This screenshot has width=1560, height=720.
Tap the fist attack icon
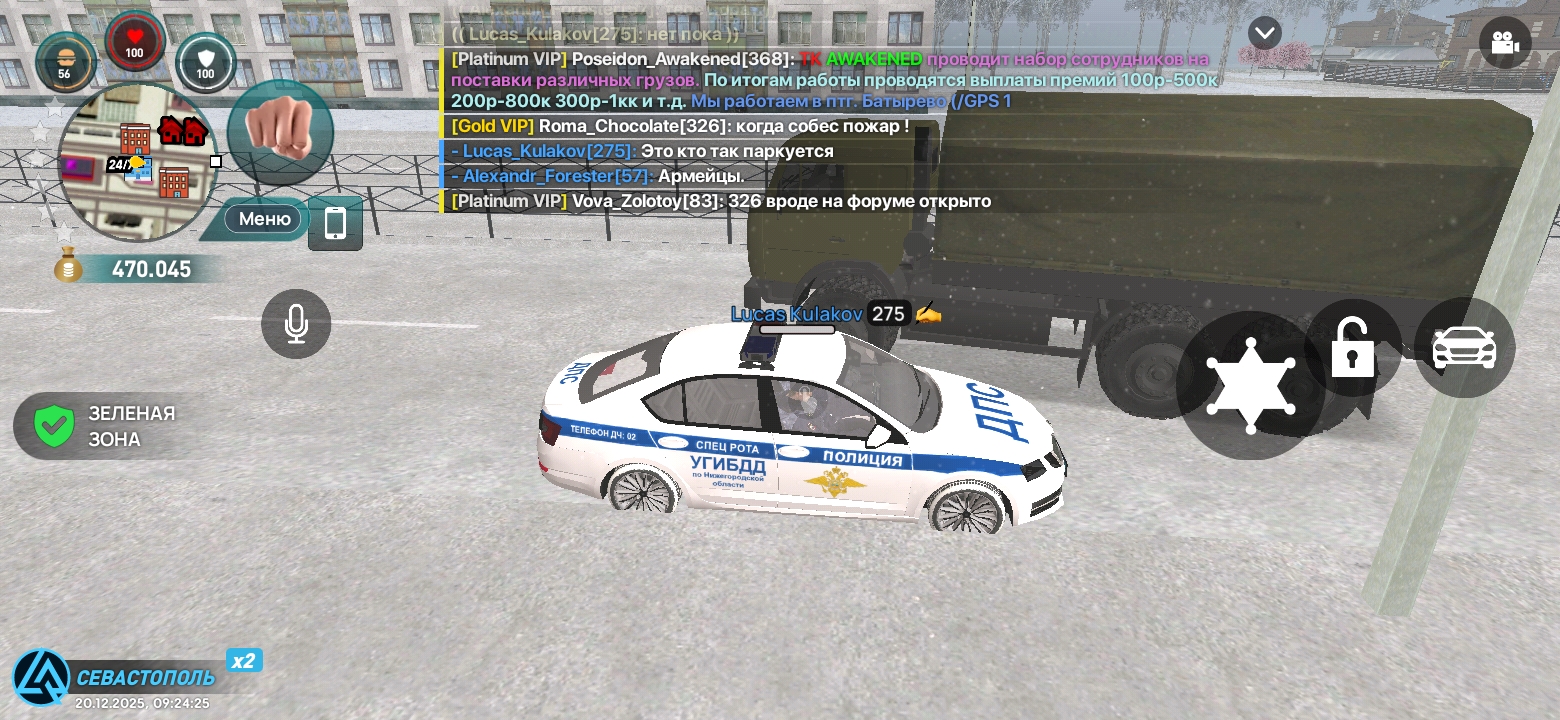[x=279, y=133]
